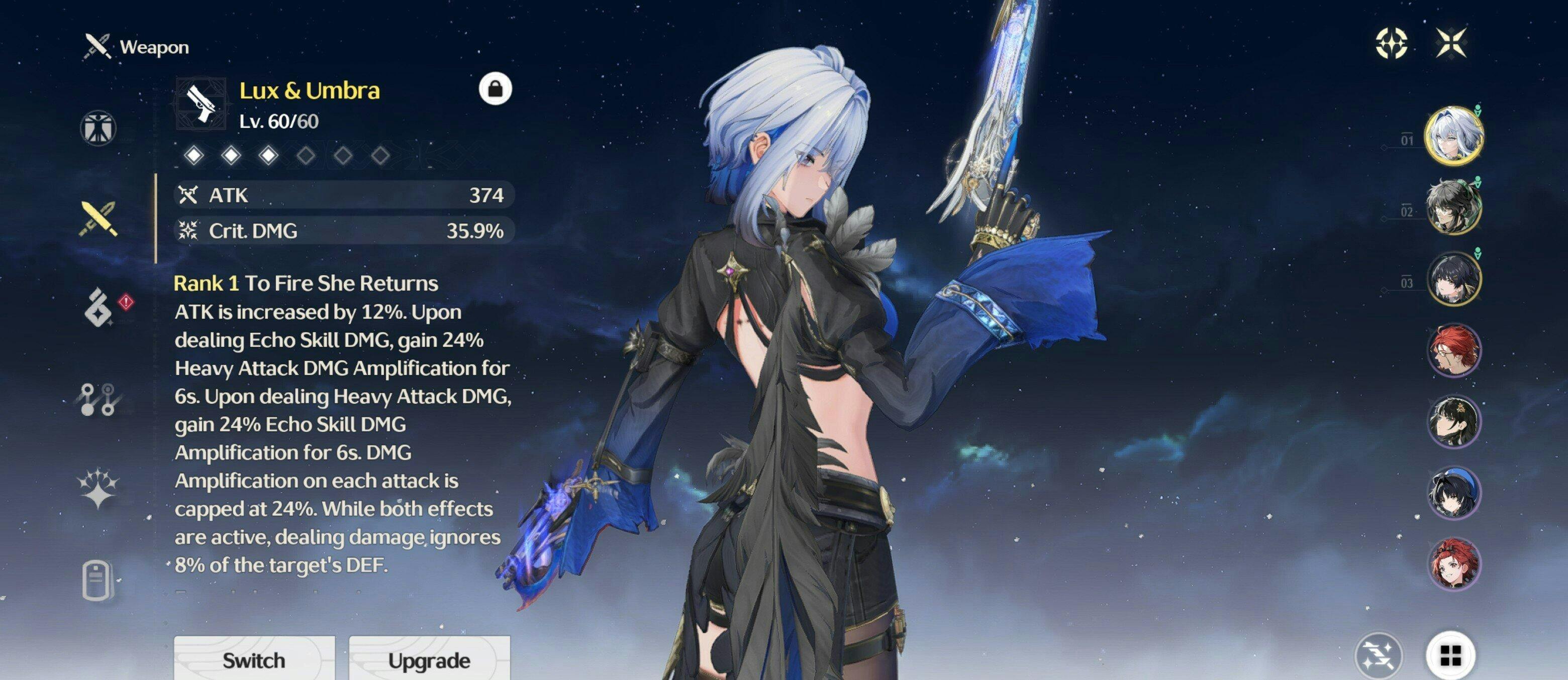Switch to the skill tree nodes tab
The height and width of the screenshot is (680, 1568).
(98, 399)
